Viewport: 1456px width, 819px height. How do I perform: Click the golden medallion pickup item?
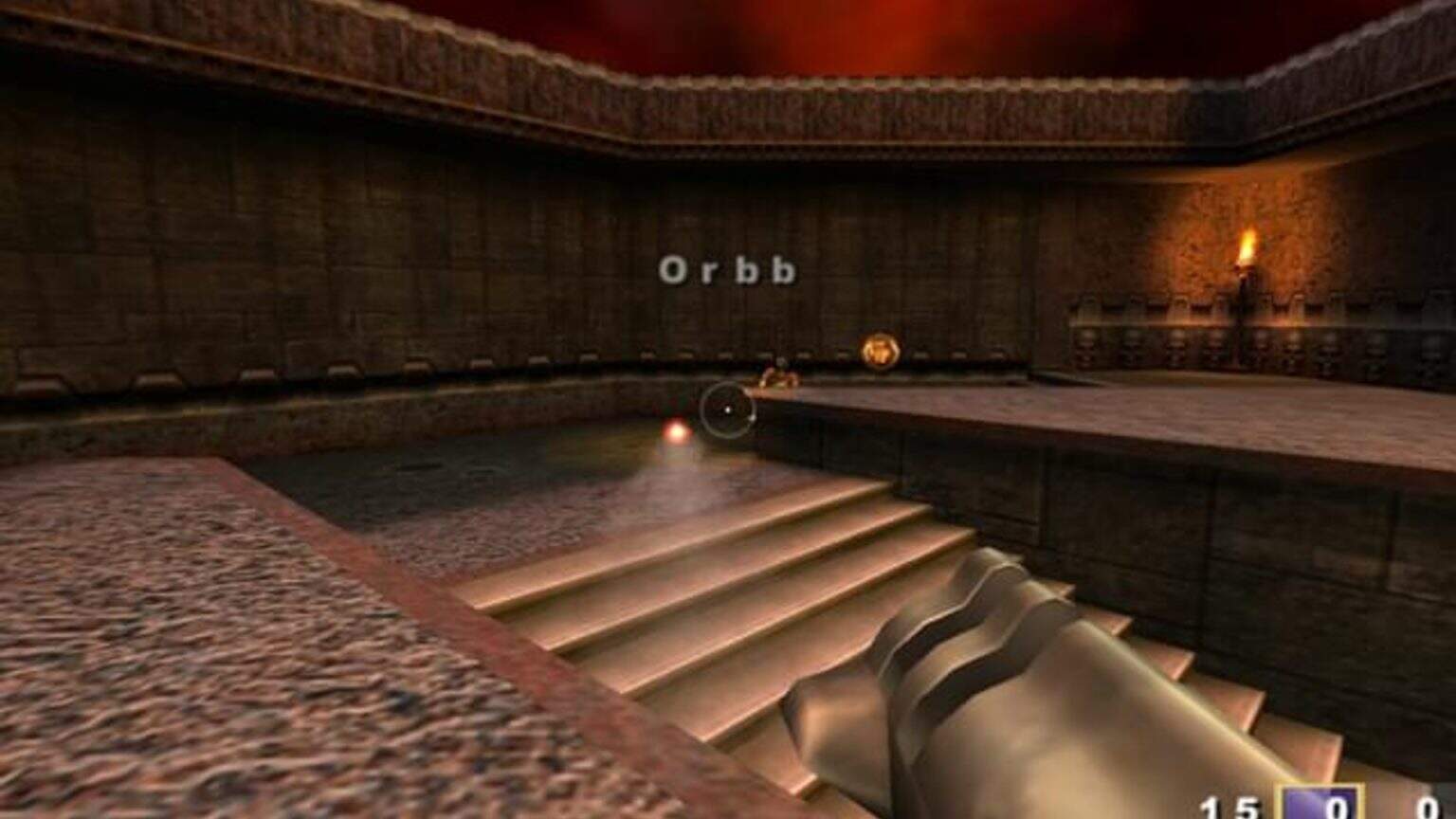pos(880,350)
